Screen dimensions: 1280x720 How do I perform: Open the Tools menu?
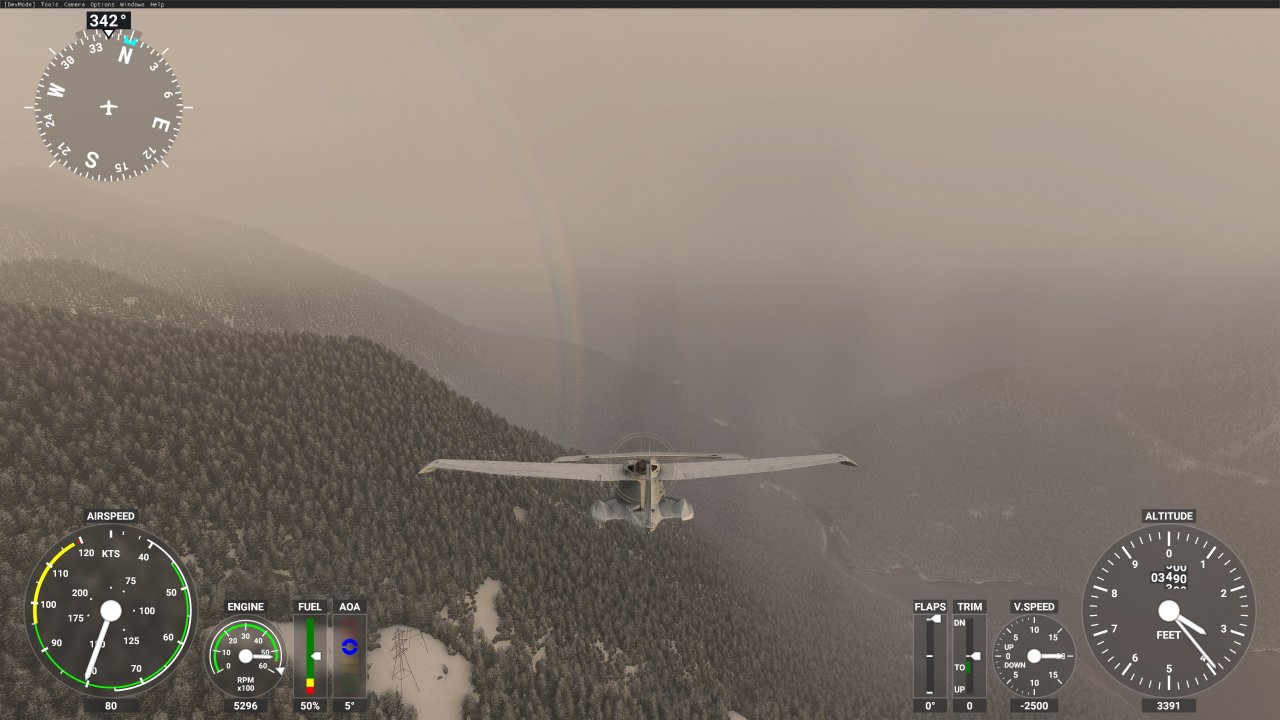click(48, 4)
